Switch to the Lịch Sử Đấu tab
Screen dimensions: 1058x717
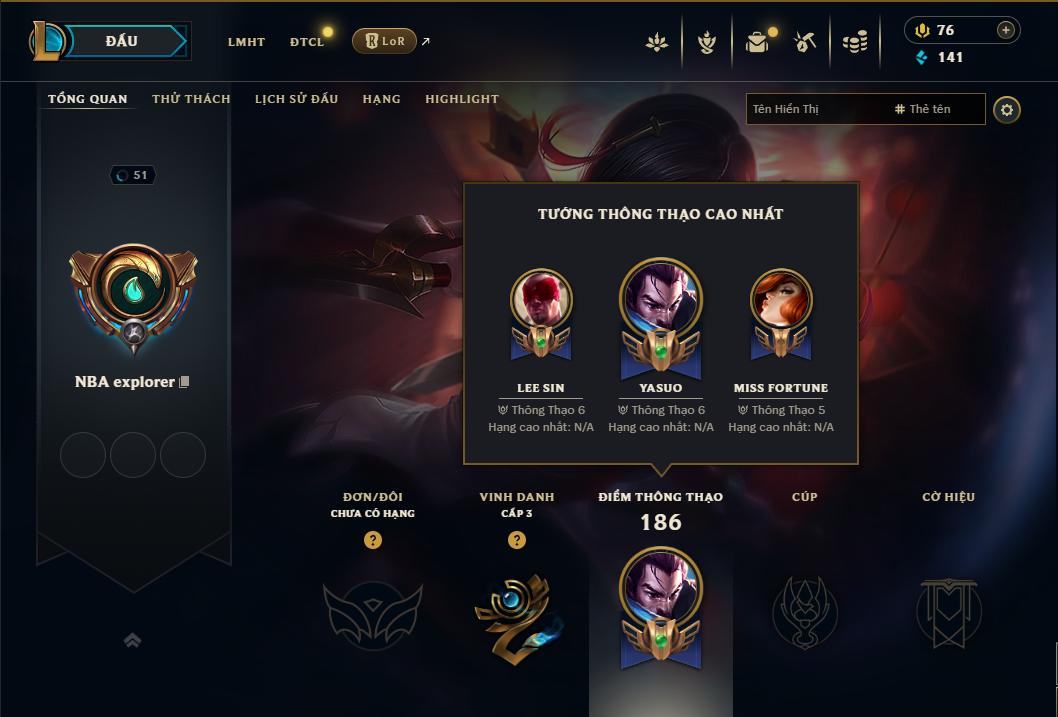(296, 99)
